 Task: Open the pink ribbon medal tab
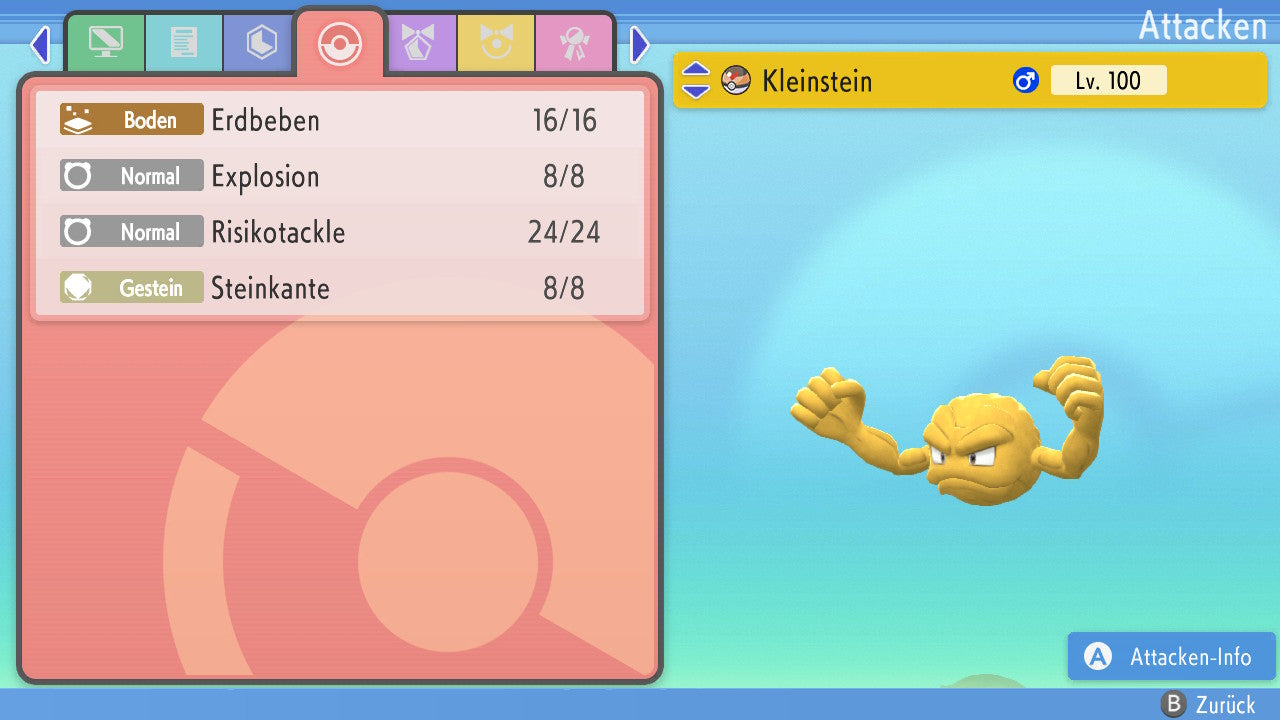click(573, 43)
